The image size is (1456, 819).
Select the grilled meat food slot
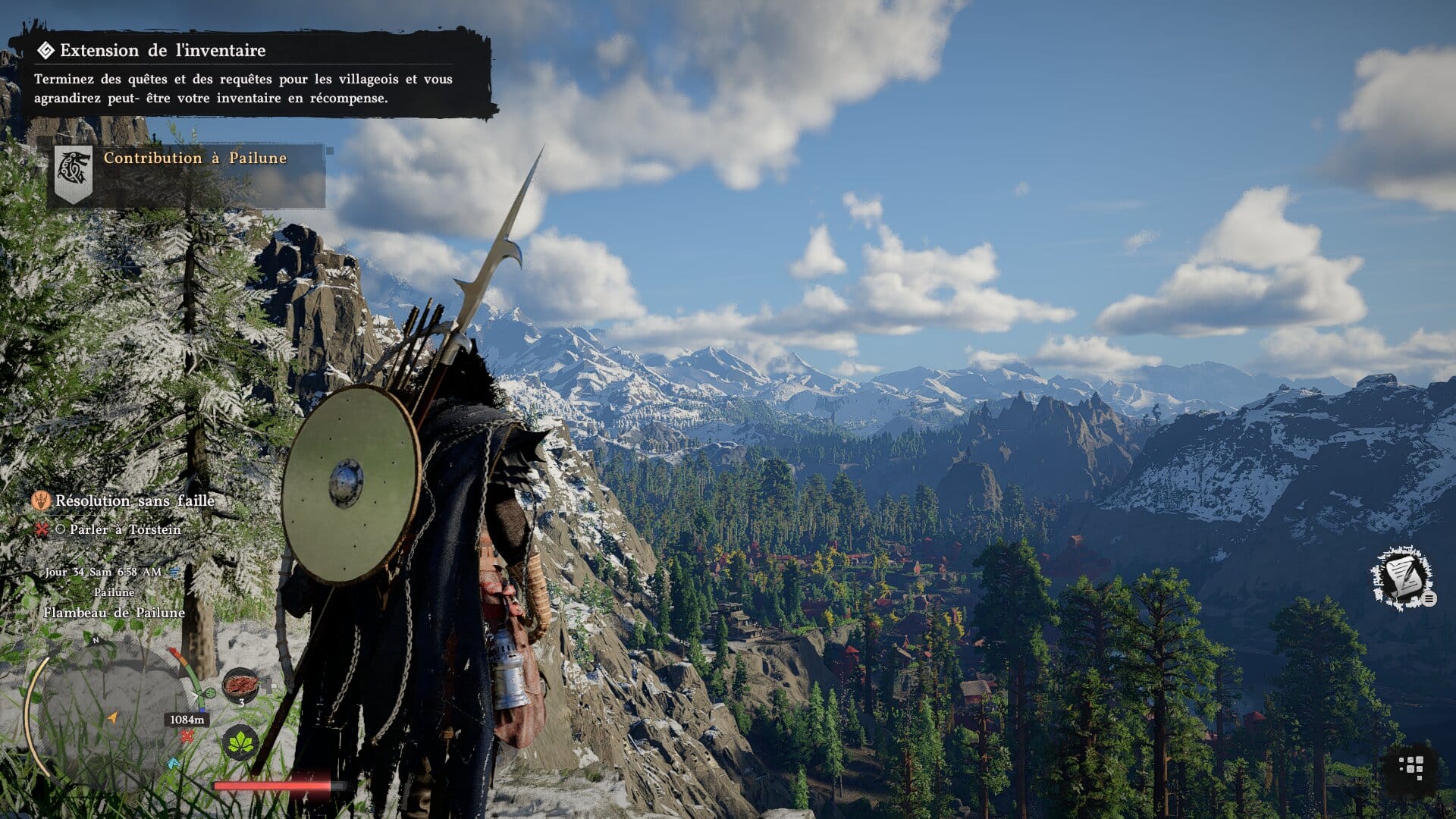(x=240, y=684)
